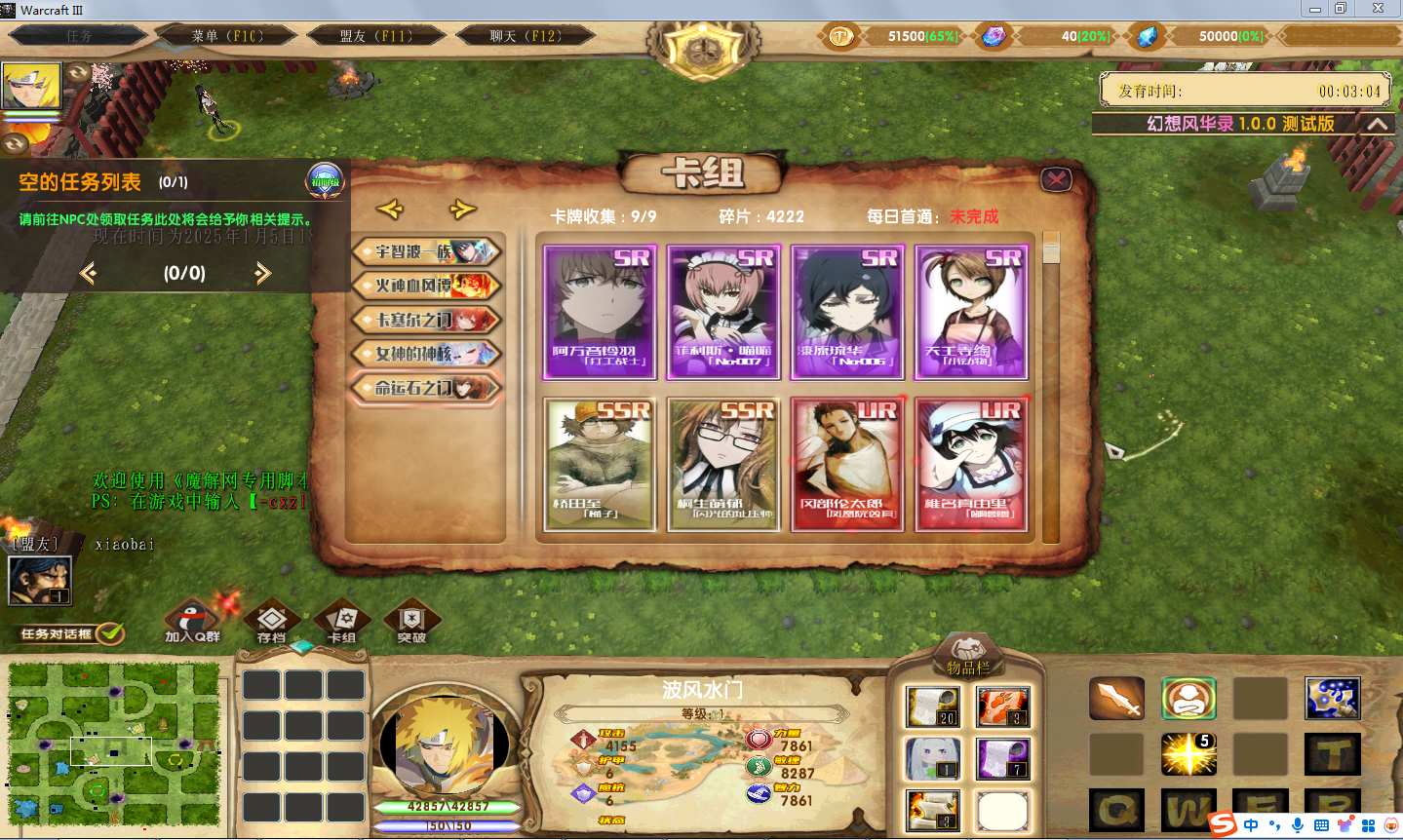This screenshot has height=840, width=1403.
Task: Switch to the 火神血风谭 deck category
Action: [x=427, y=286]
